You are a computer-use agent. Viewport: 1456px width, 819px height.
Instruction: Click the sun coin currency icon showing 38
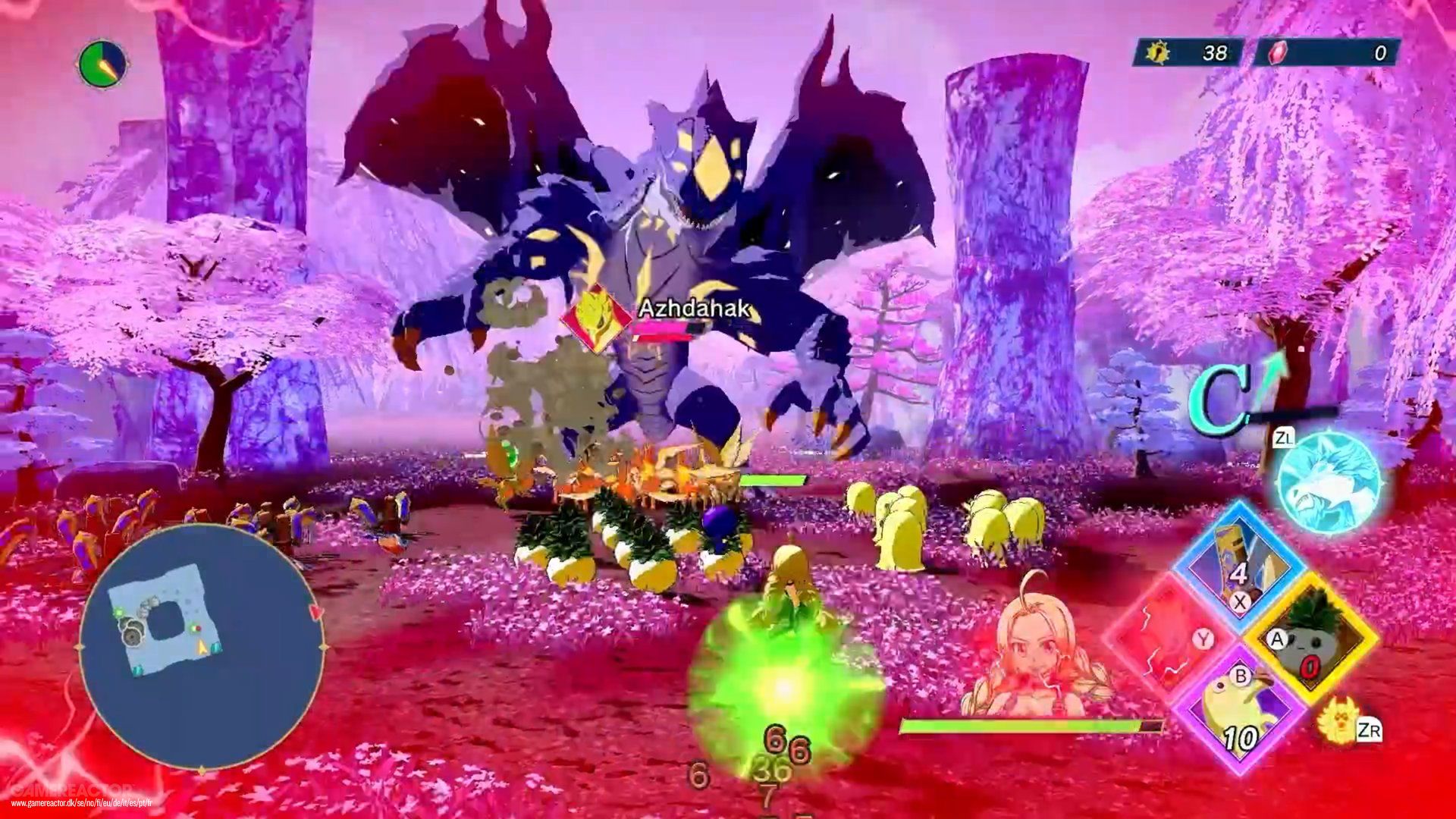(x=1159, y=51)
